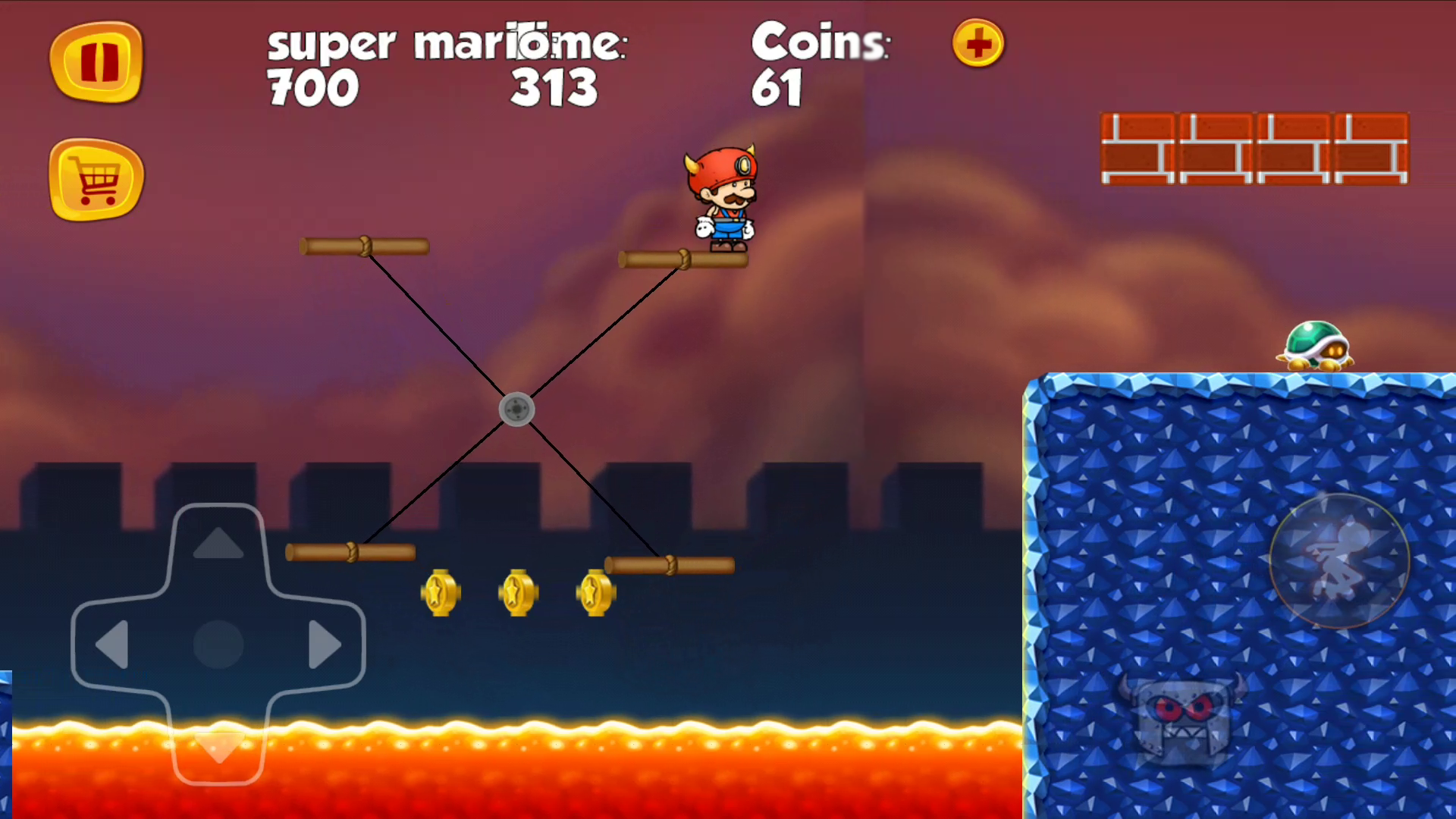Tap the pulley pivot wheel
This screenshot has height=819, width=1456.
[518, 409]
